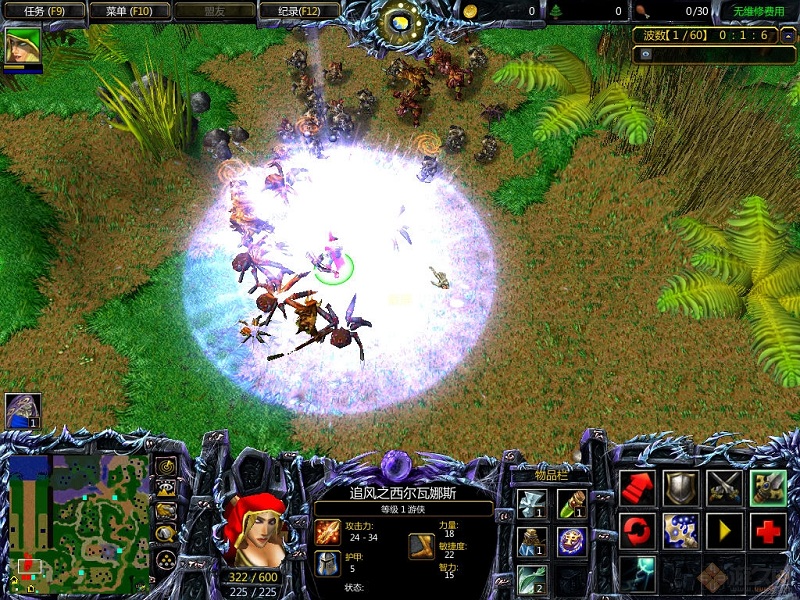Select the purple rune coin inventory item
This screenshot has width=800, height=600.
572,541
